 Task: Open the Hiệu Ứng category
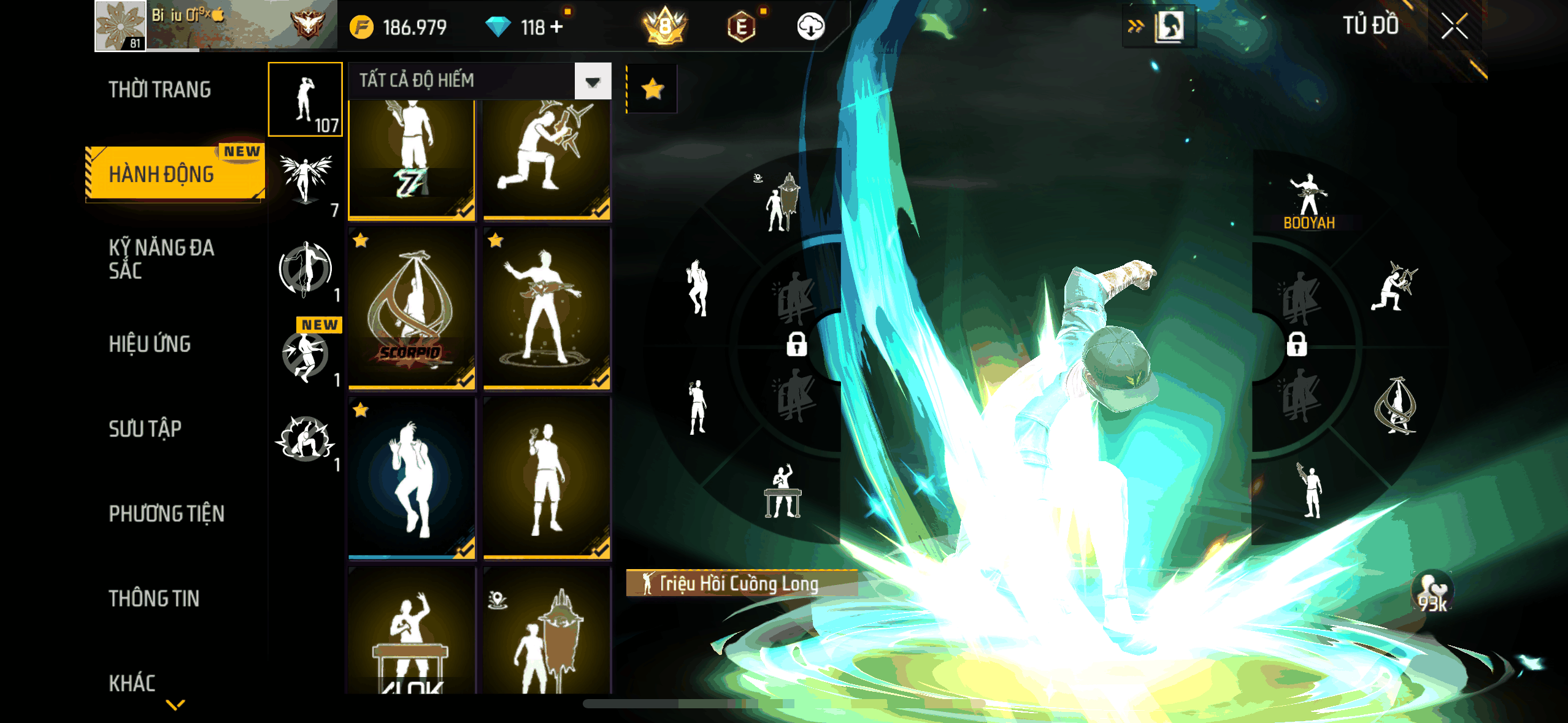pyautogui.click(x=150, y=344)
